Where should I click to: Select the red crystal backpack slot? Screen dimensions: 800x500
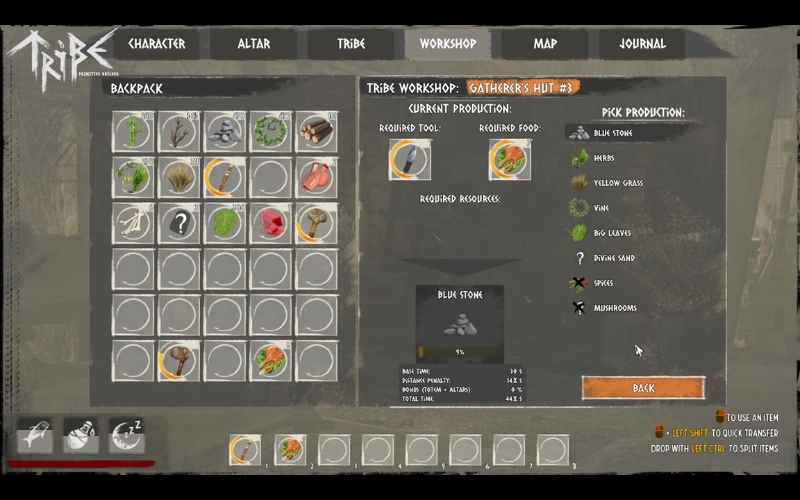pyautogui.click(x=271, y=224)
